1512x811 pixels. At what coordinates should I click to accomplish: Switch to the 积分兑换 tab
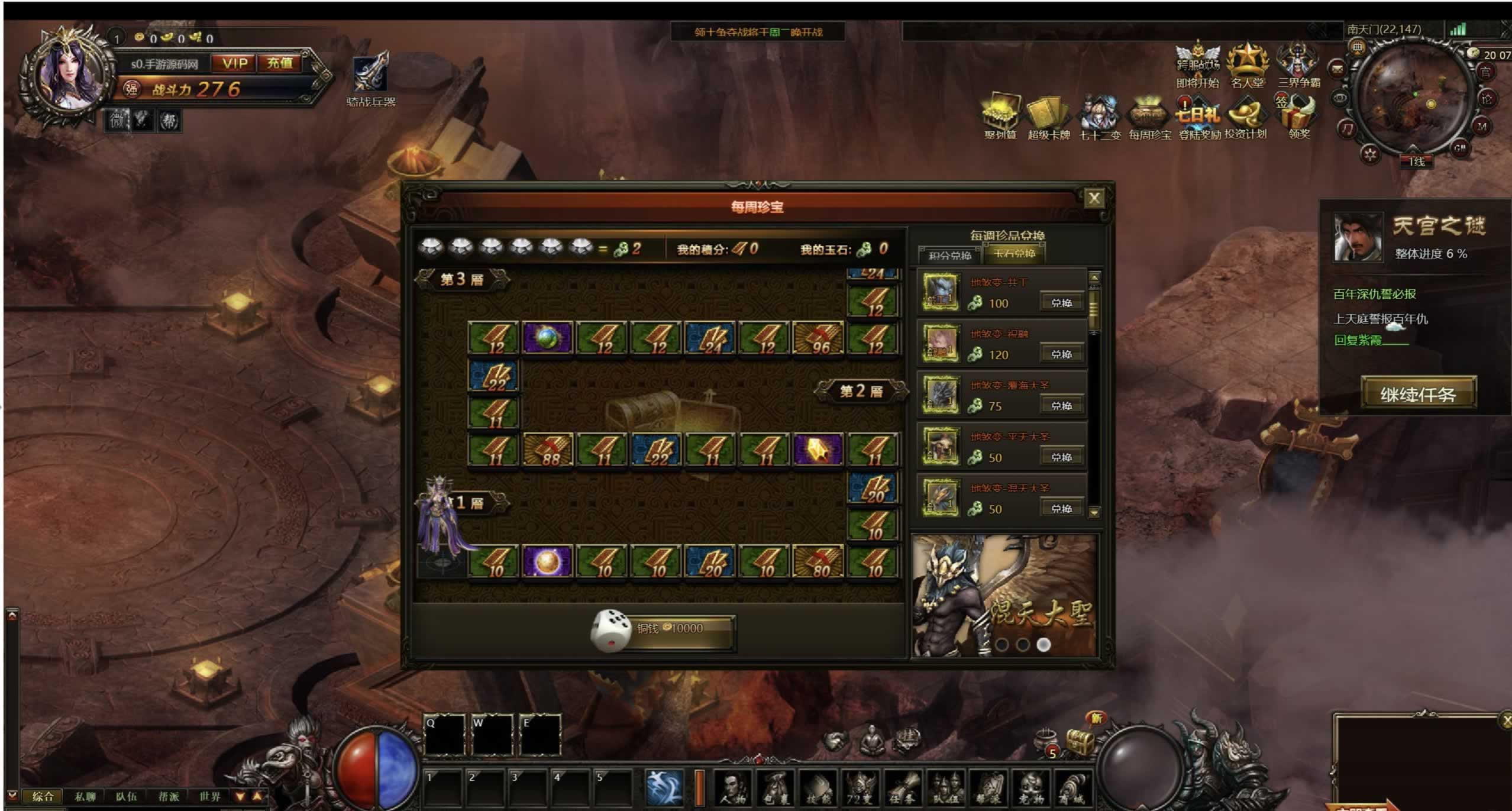point(949,255)
